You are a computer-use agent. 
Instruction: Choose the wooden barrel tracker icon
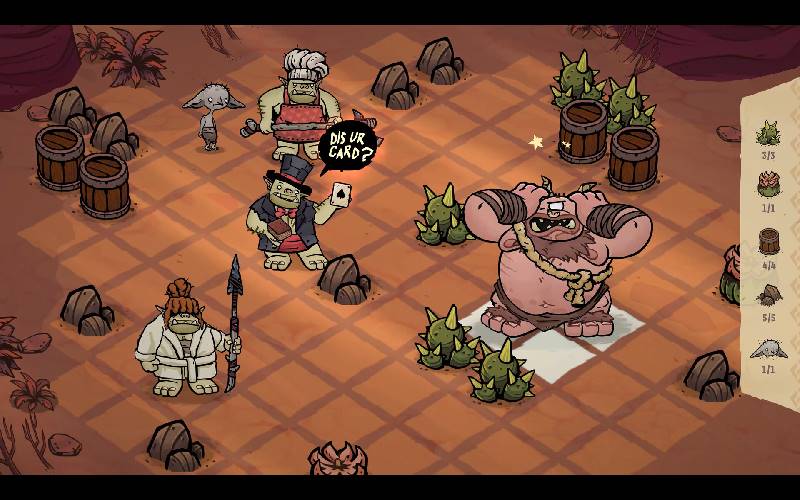(768, 241)
